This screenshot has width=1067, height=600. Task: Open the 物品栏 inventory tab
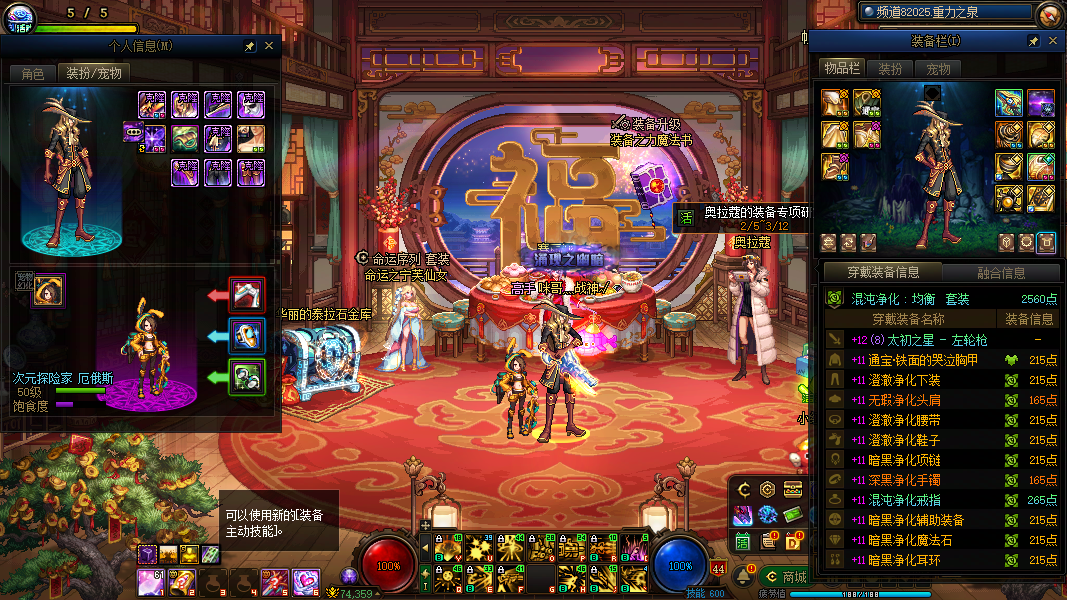pos(841,68)
